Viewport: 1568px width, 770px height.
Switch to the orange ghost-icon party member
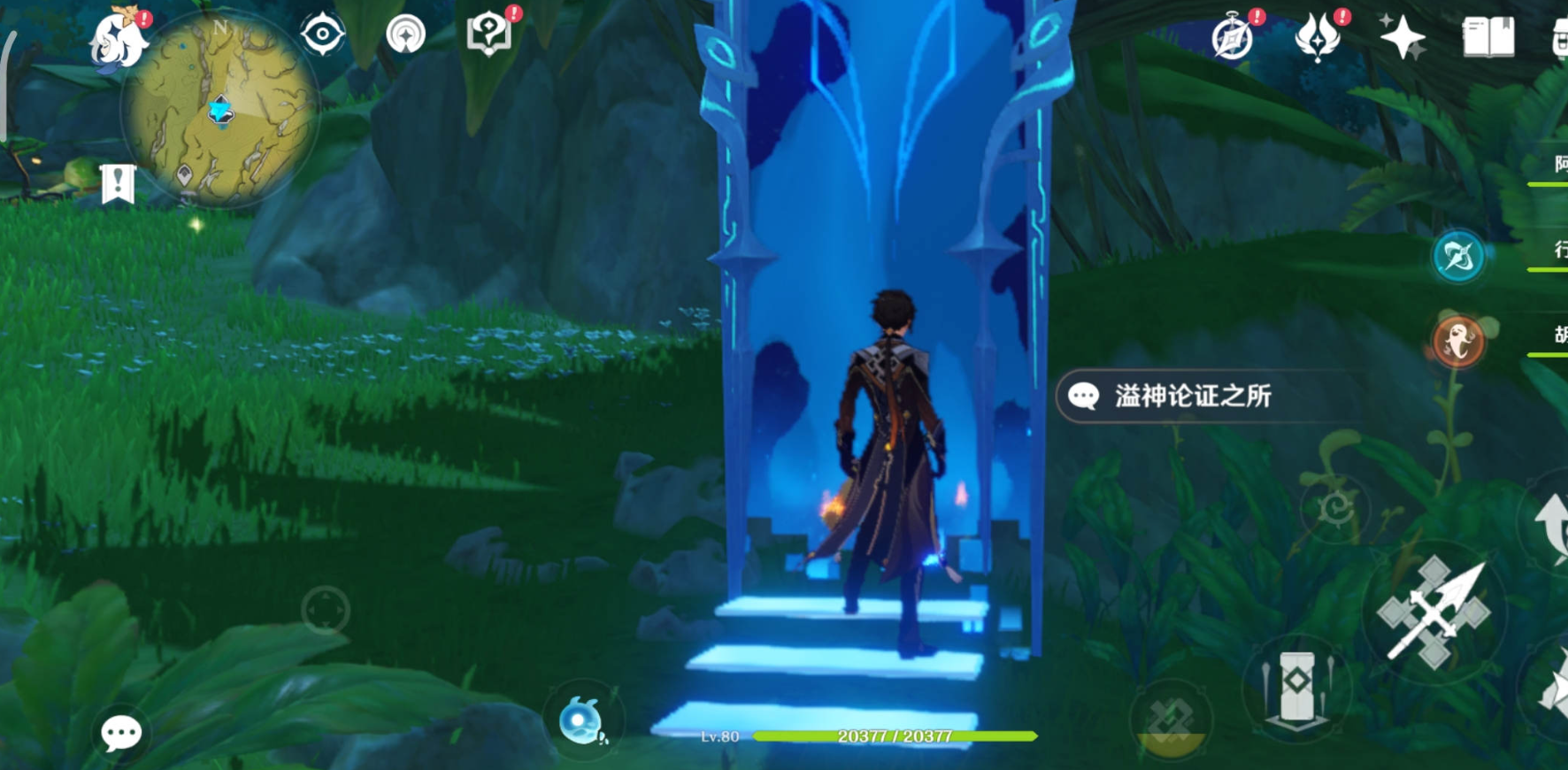[1457, 342]
